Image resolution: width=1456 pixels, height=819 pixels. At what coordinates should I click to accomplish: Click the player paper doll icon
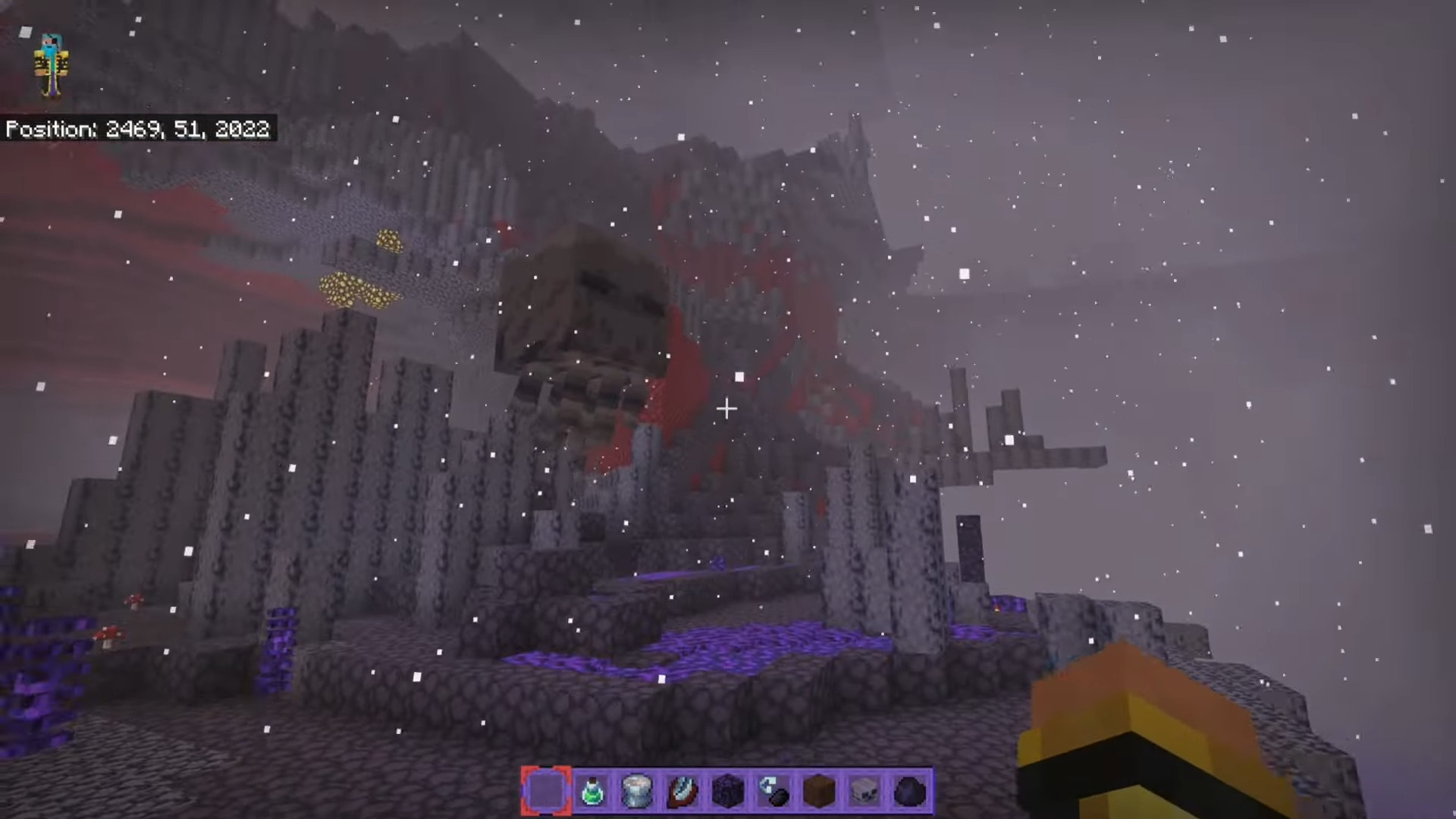pos(51,65)
